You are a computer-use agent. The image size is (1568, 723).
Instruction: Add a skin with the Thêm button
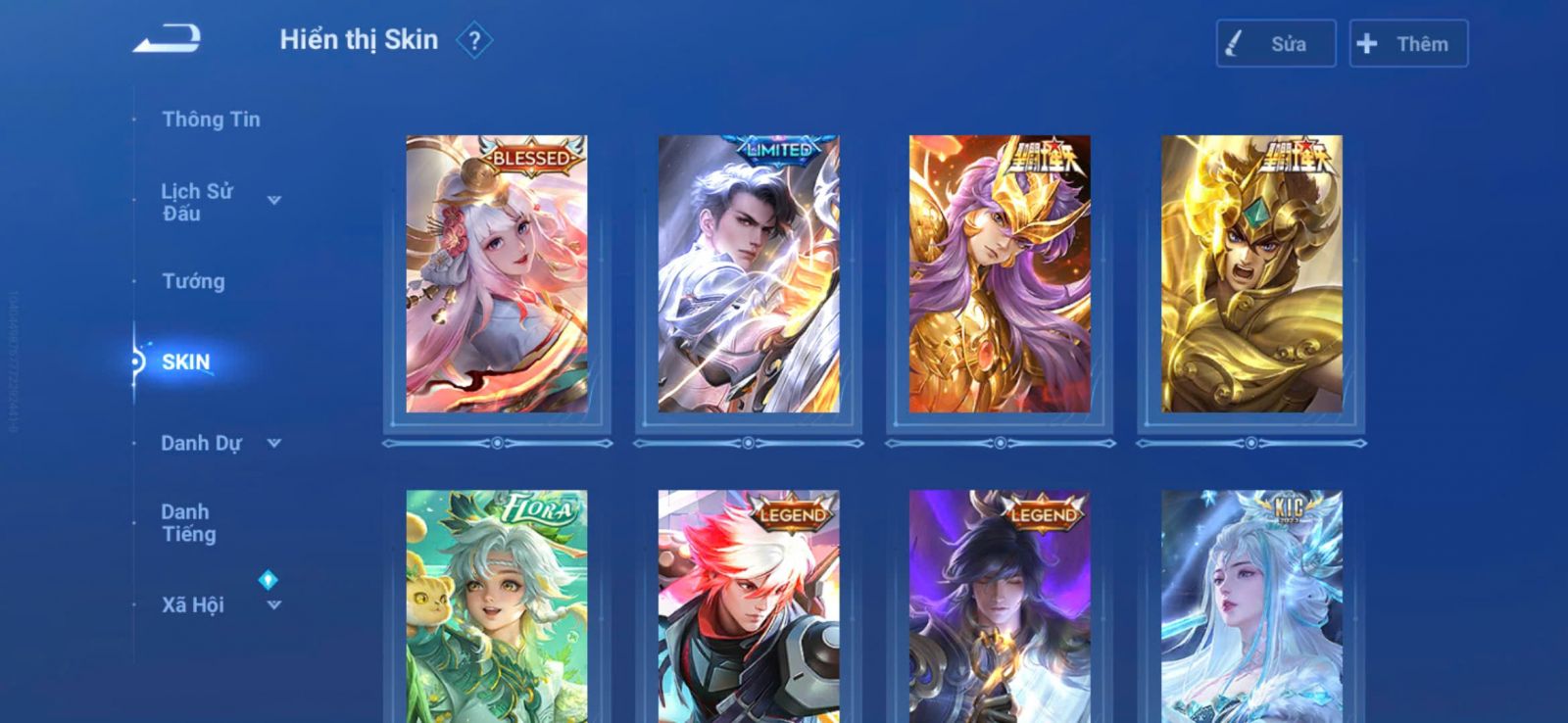(x=1408, y=44)
